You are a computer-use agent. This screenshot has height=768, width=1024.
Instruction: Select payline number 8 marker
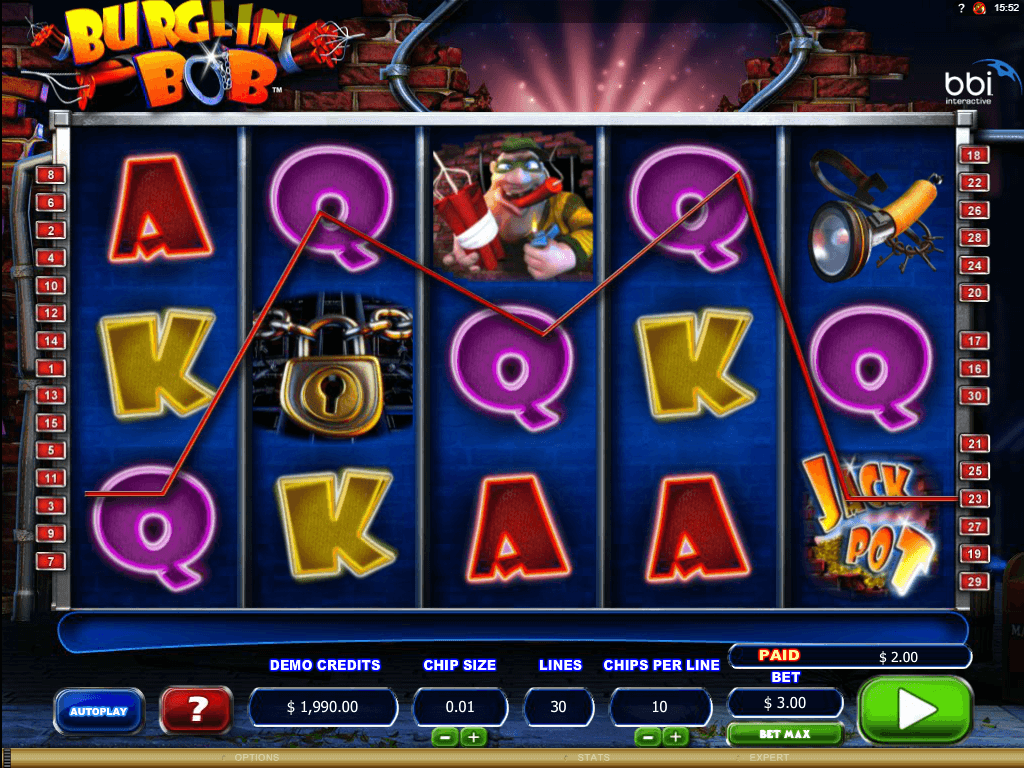point(50,175)
